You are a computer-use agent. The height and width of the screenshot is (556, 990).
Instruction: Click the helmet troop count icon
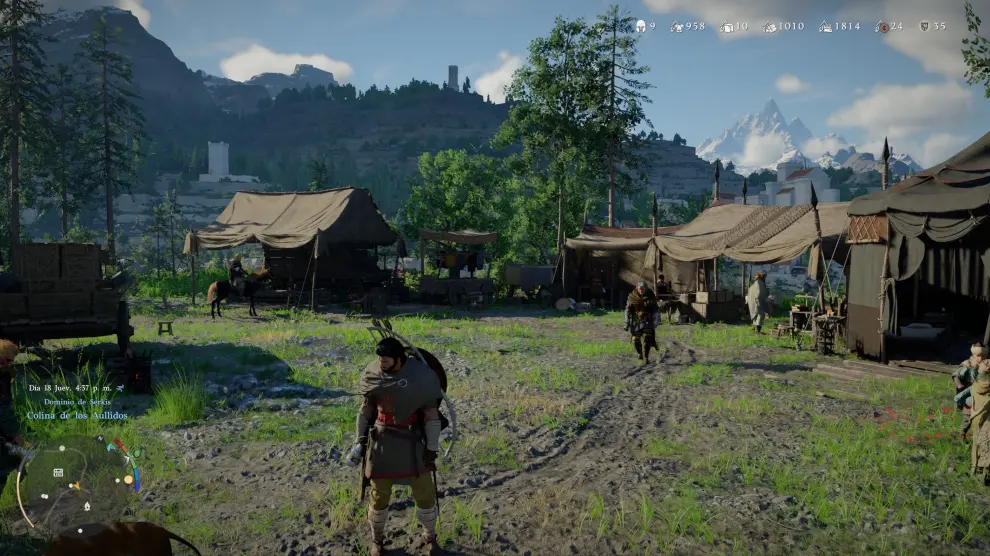640,26
